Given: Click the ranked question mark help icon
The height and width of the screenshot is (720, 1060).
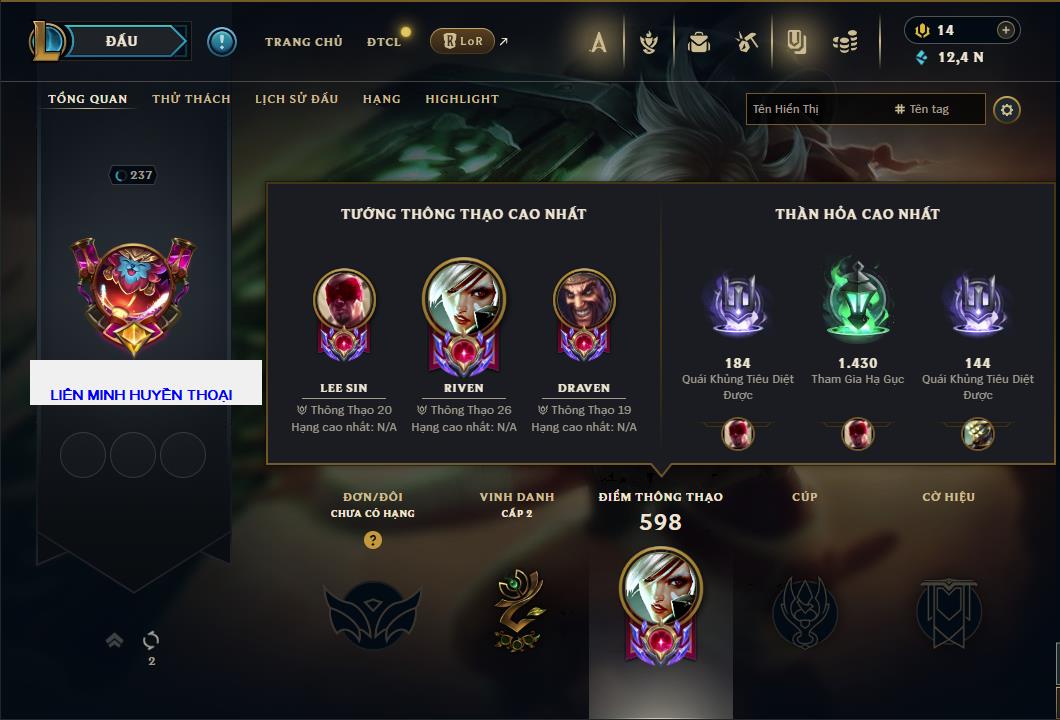Looking at the screenshot, I should 373,540.
